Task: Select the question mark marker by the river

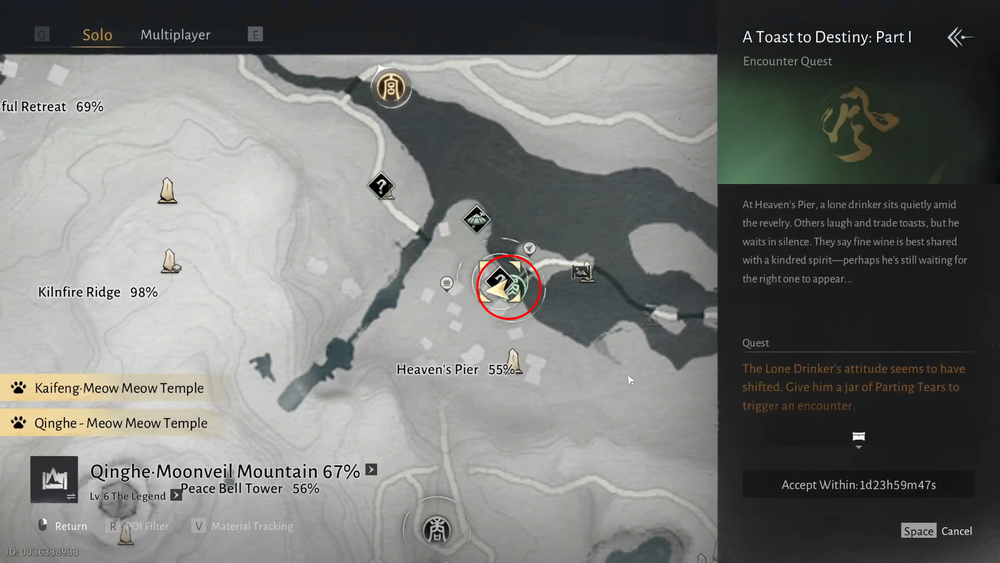Action: (x=380, y=185)
